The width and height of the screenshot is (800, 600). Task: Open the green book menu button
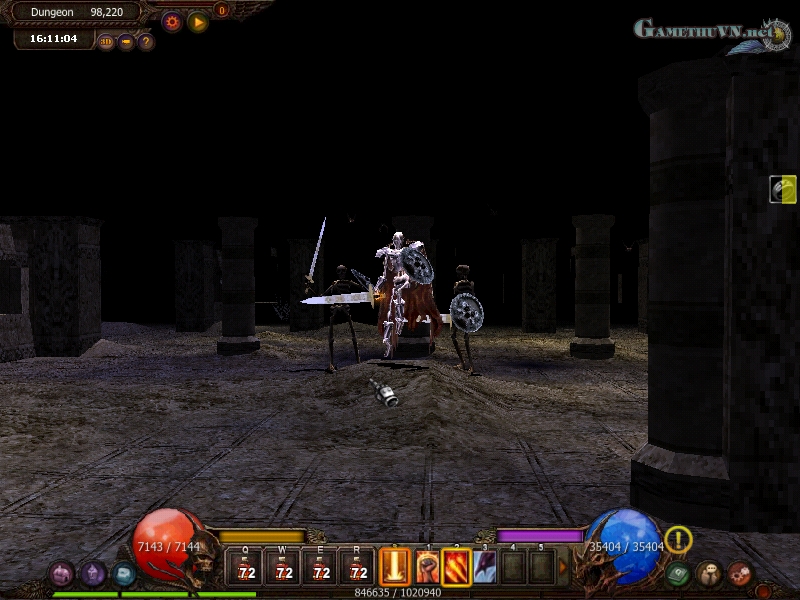pos(678,574)
